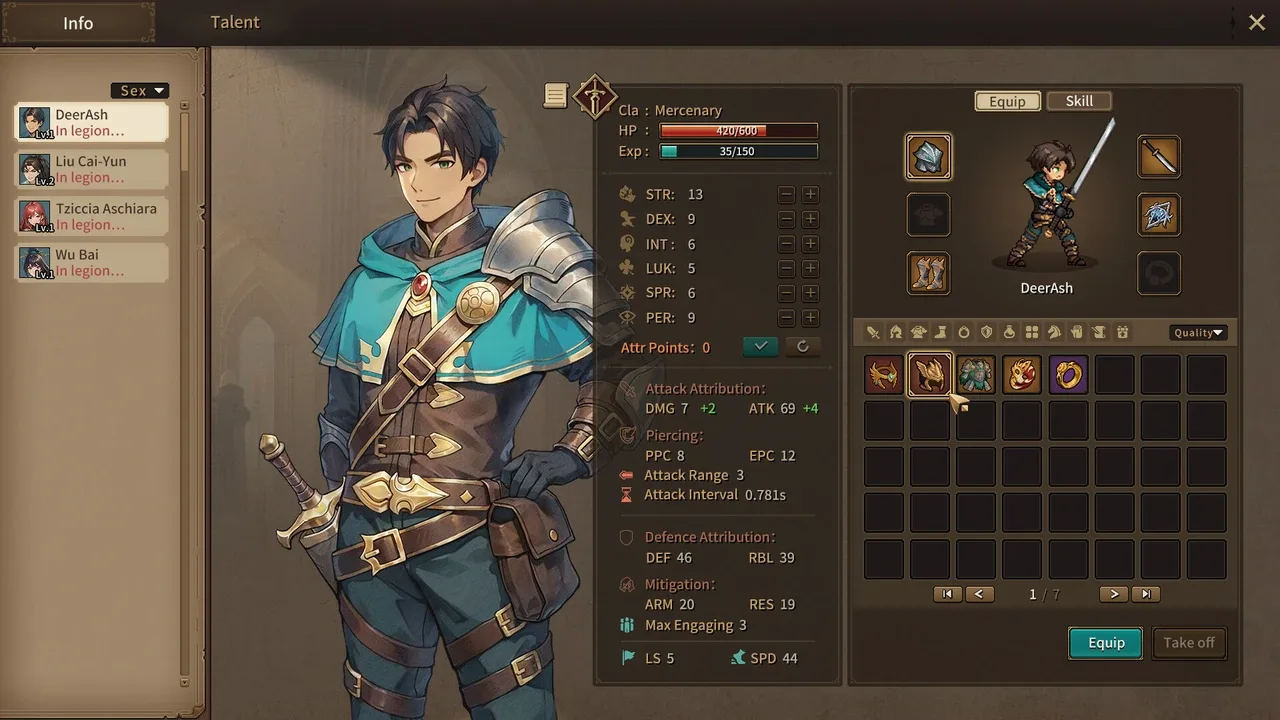Click the ring filter icon
1280x720 pixels.
tap(964, 332)
